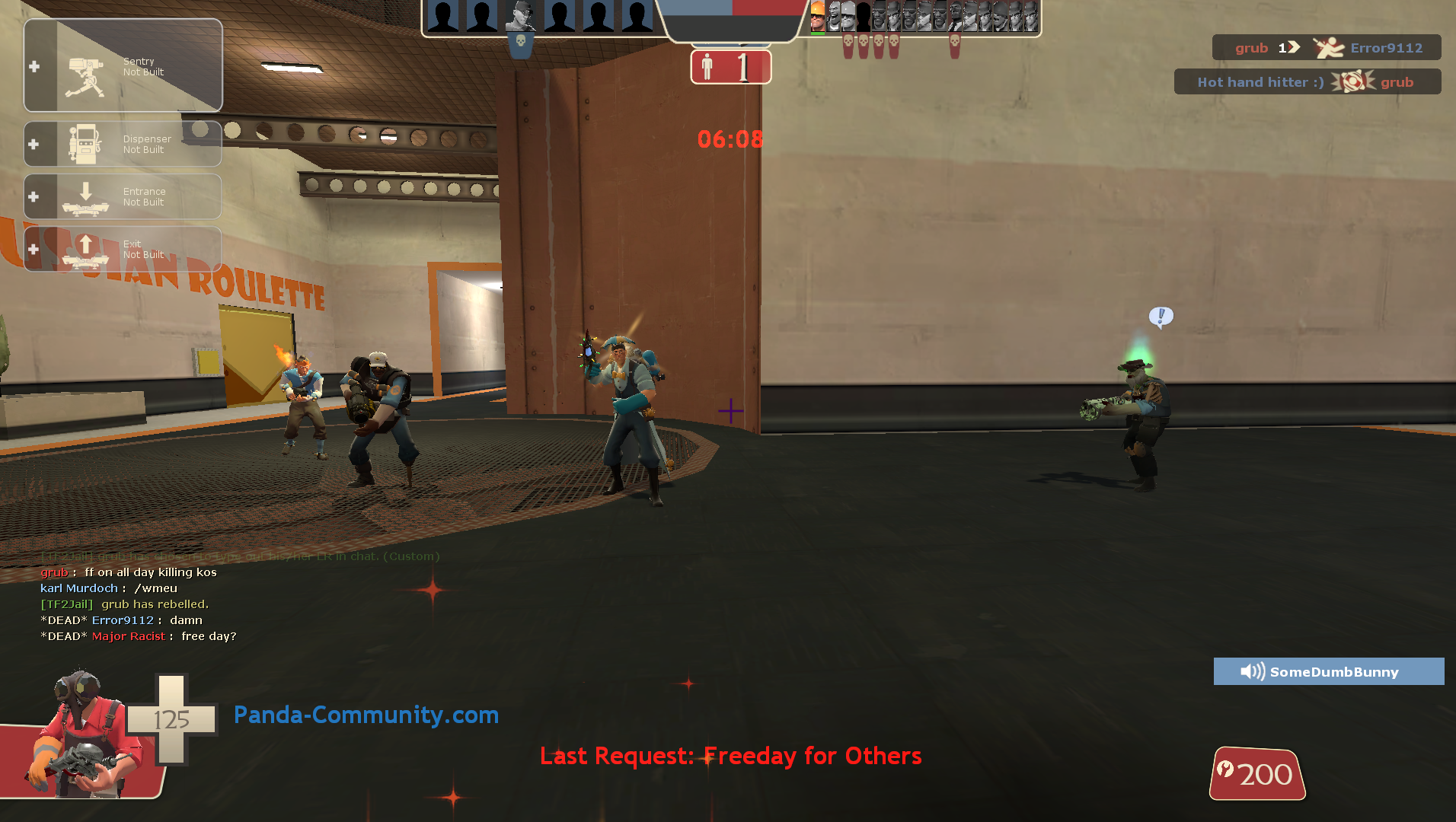Click the round timer showing 06:08
Viewport: 1456px width, 822px height.
(729, 139)
